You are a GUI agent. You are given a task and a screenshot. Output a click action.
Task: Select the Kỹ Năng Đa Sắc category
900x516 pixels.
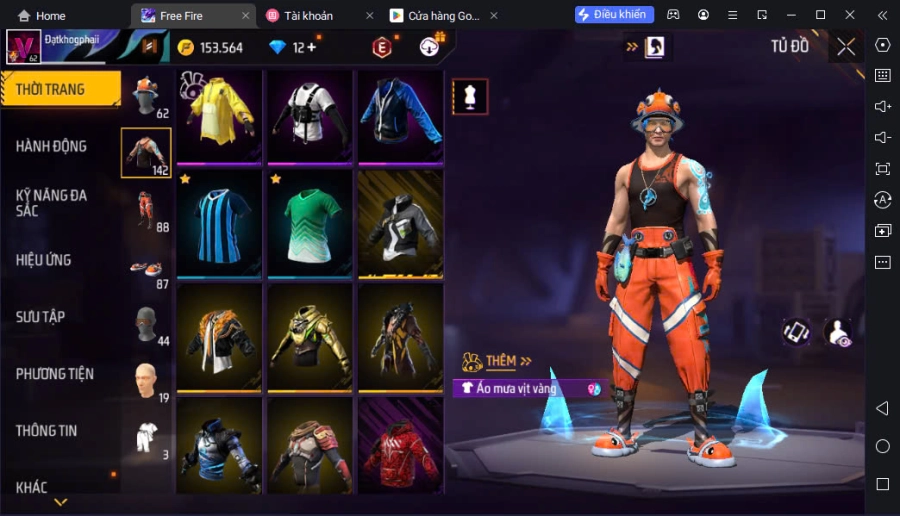click(x=52, y=203)
